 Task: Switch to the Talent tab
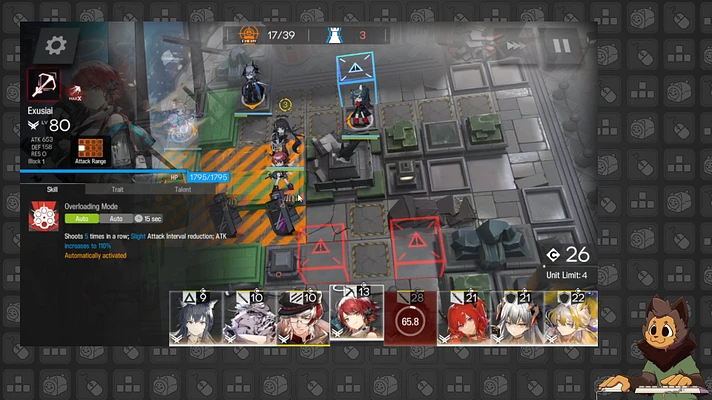[x=183, y=188]
